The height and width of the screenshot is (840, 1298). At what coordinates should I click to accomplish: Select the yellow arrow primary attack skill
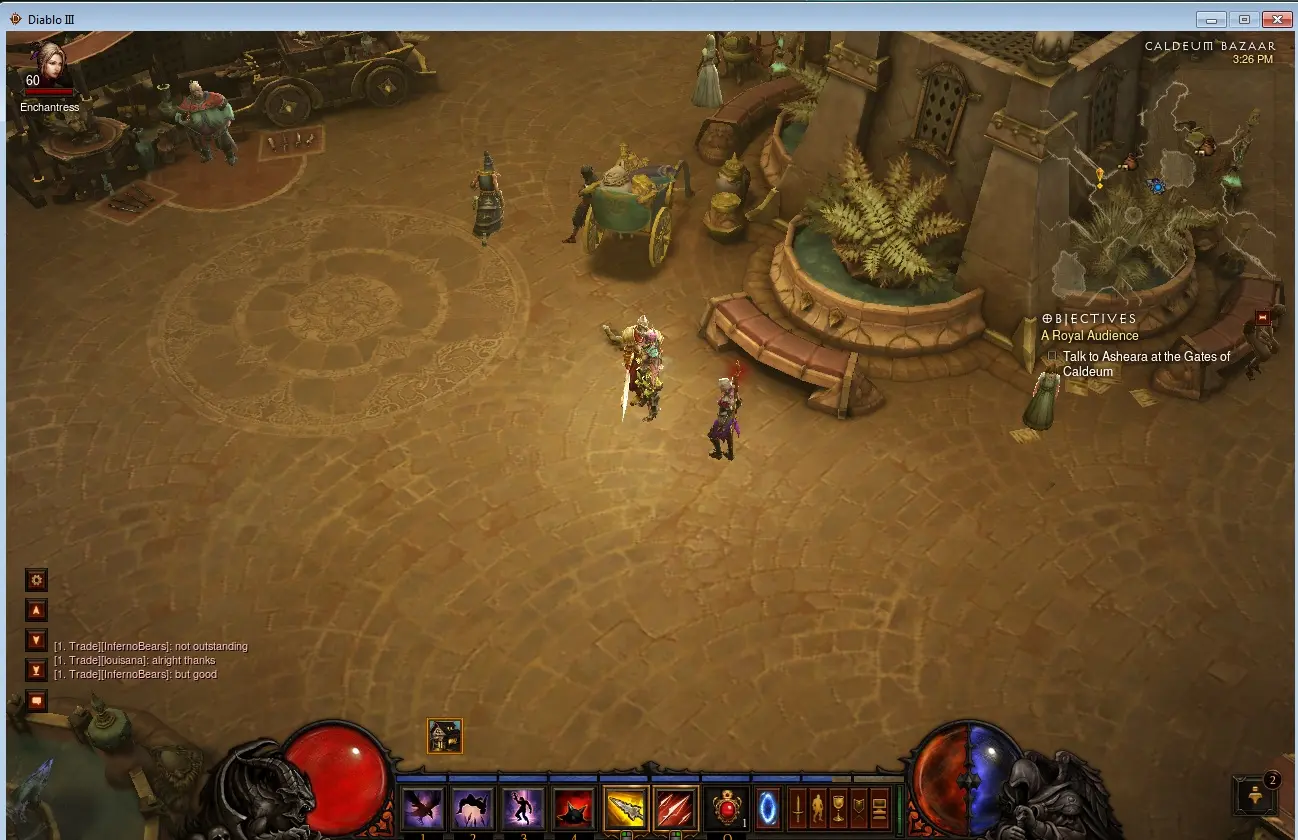[626, 809]
